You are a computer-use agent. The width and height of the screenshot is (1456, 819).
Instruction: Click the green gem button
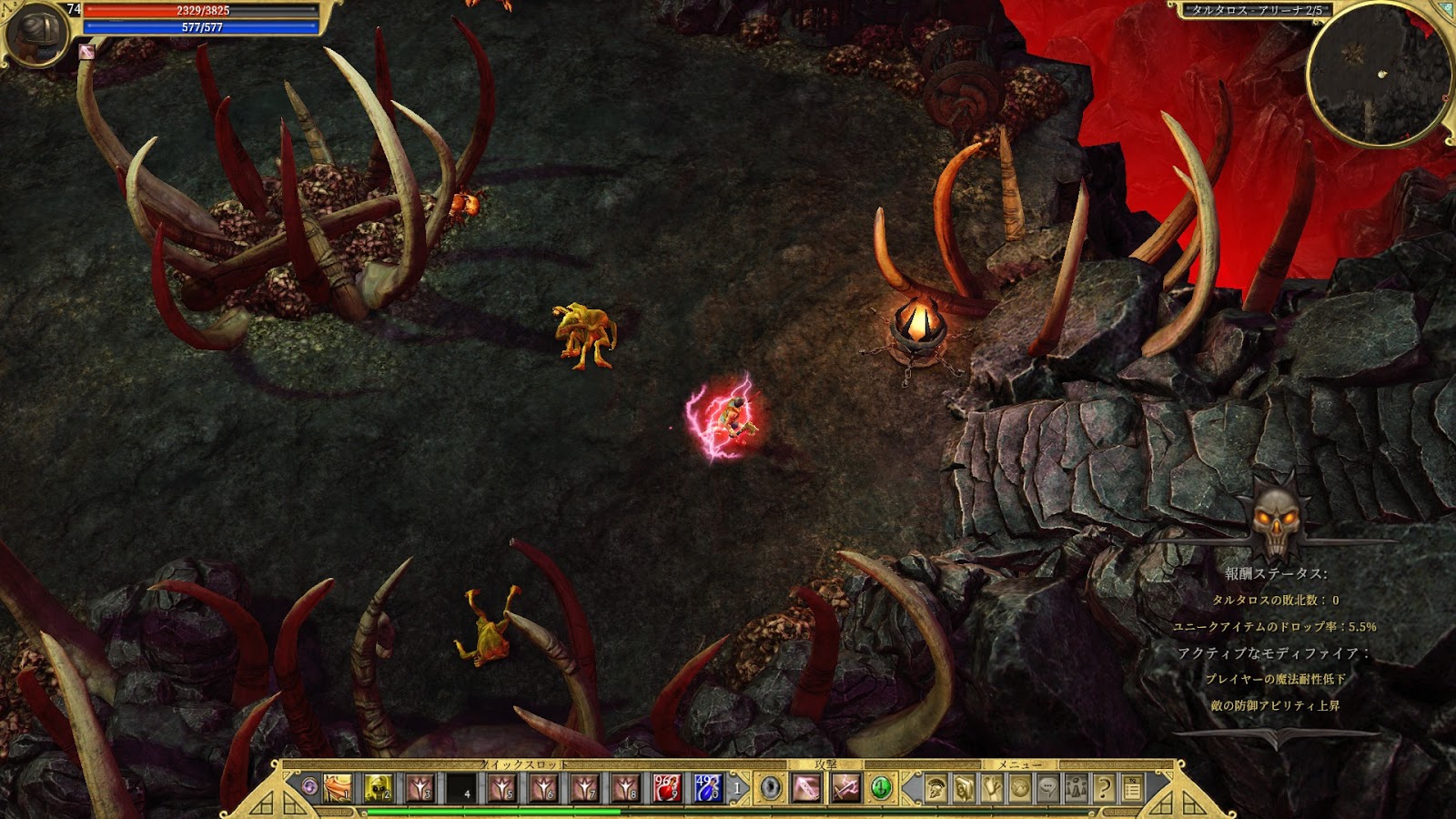[880, 787]
